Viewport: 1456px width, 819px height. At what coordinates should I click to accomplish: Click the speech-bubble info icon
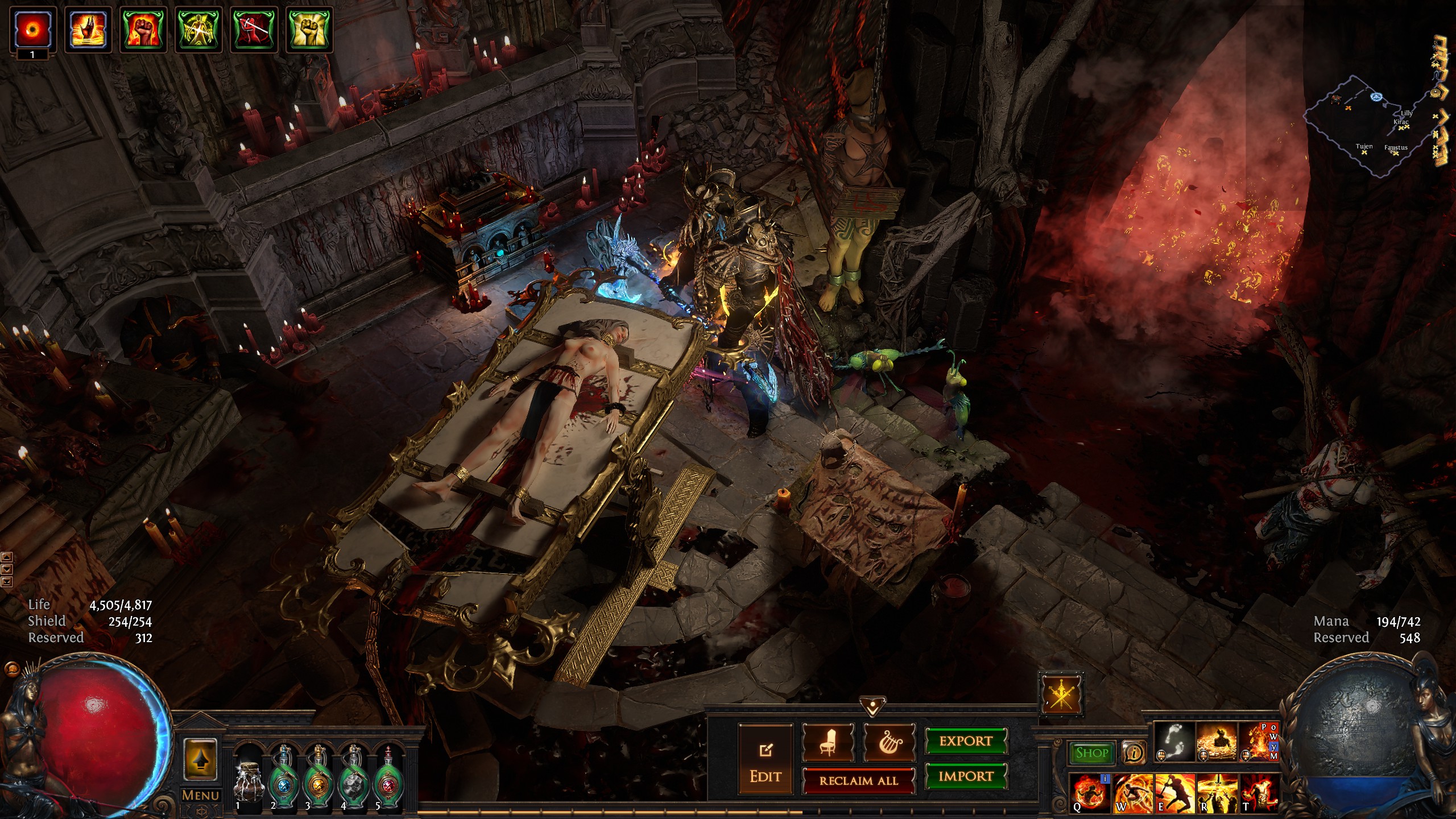coord(1134,753)
